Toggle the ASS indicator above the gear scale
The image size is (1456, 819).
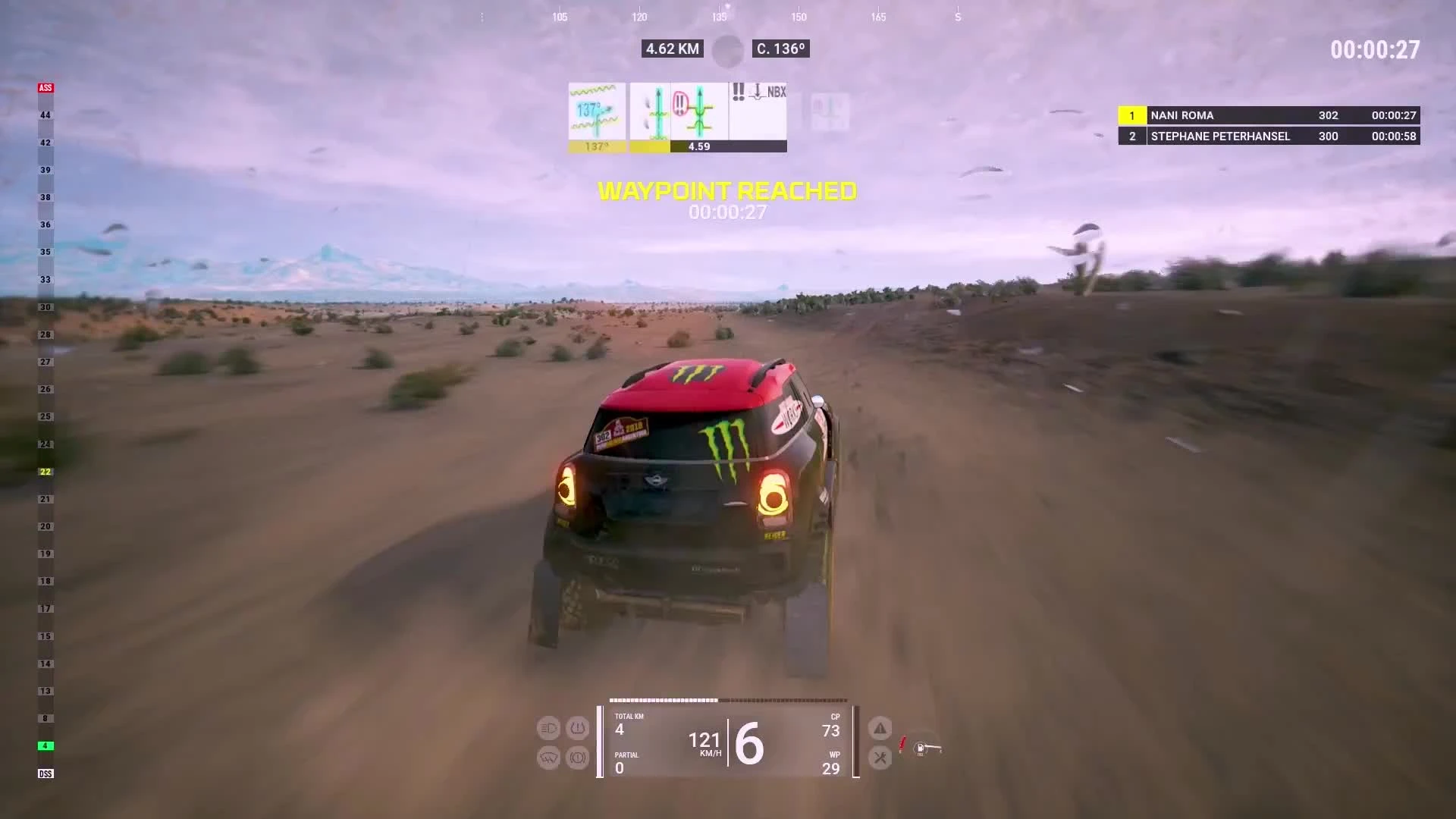coord(45,87)
